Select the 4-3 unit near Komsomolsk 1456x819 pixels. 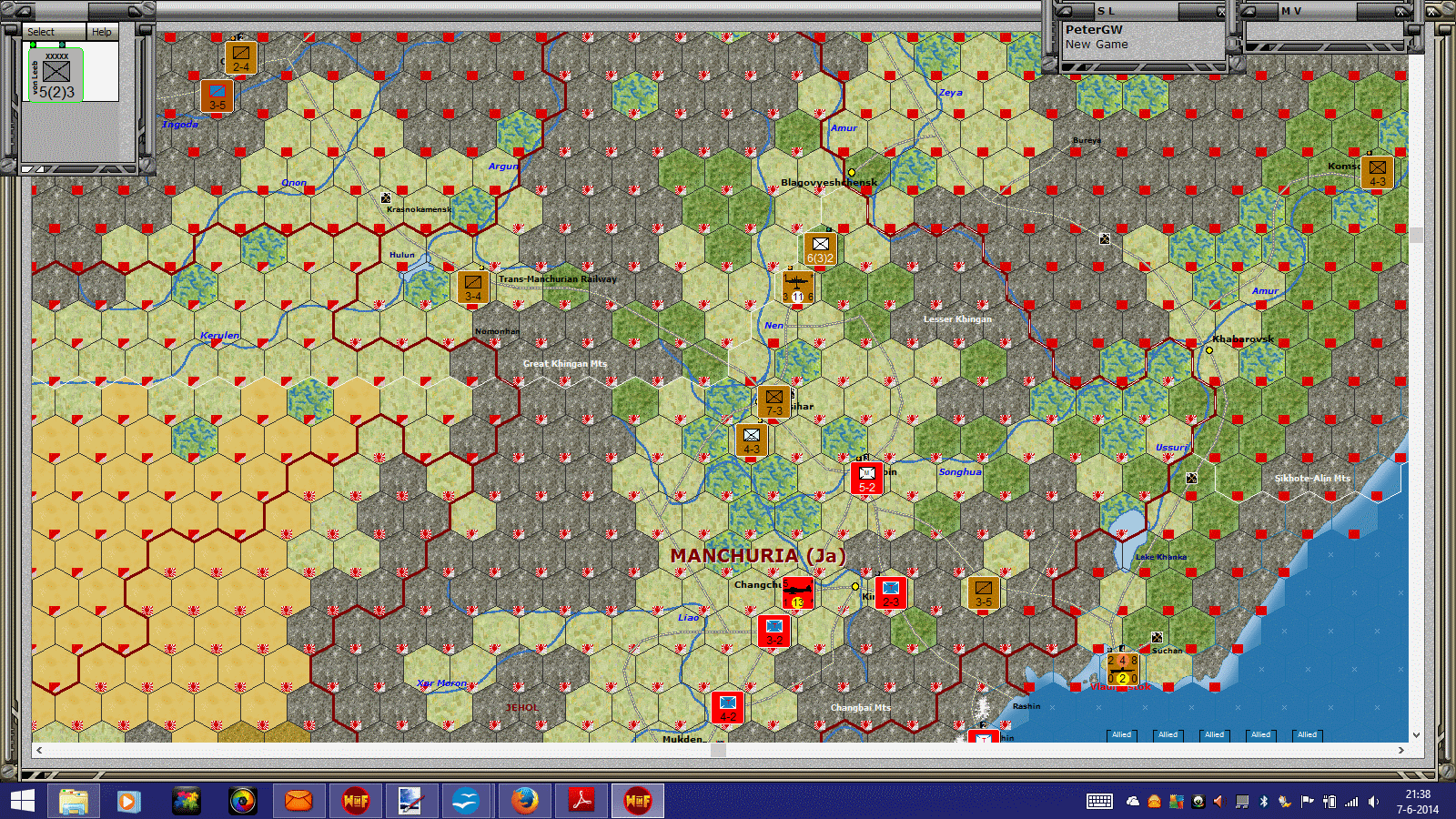pyautogui.click(x=1379, y=173)
